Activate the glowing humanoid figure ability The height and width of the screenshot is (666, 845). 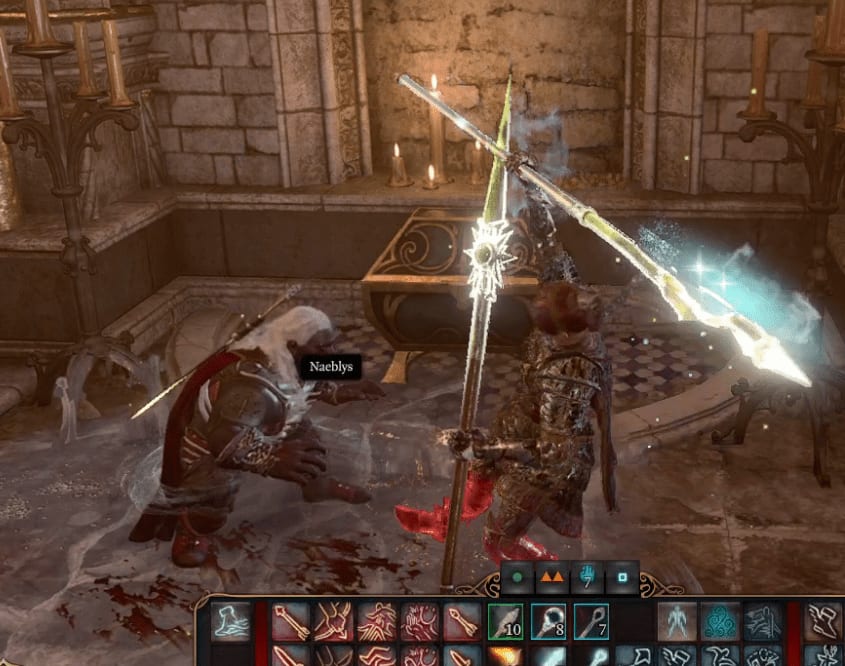pos(677,622)
